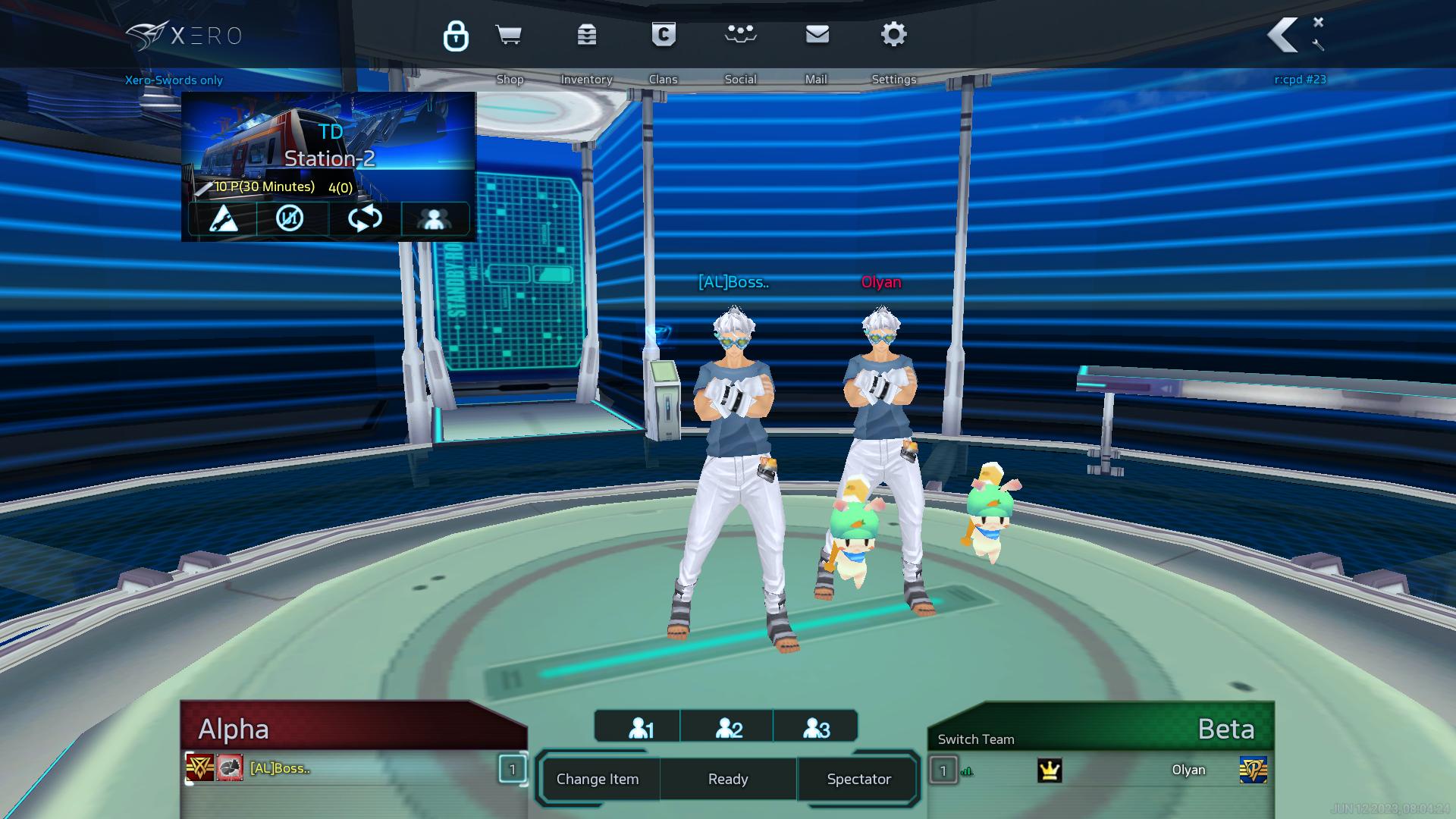Screen dimensions: 1456x819
Task: Go back with the left arrow
Action: (1283, 35)
